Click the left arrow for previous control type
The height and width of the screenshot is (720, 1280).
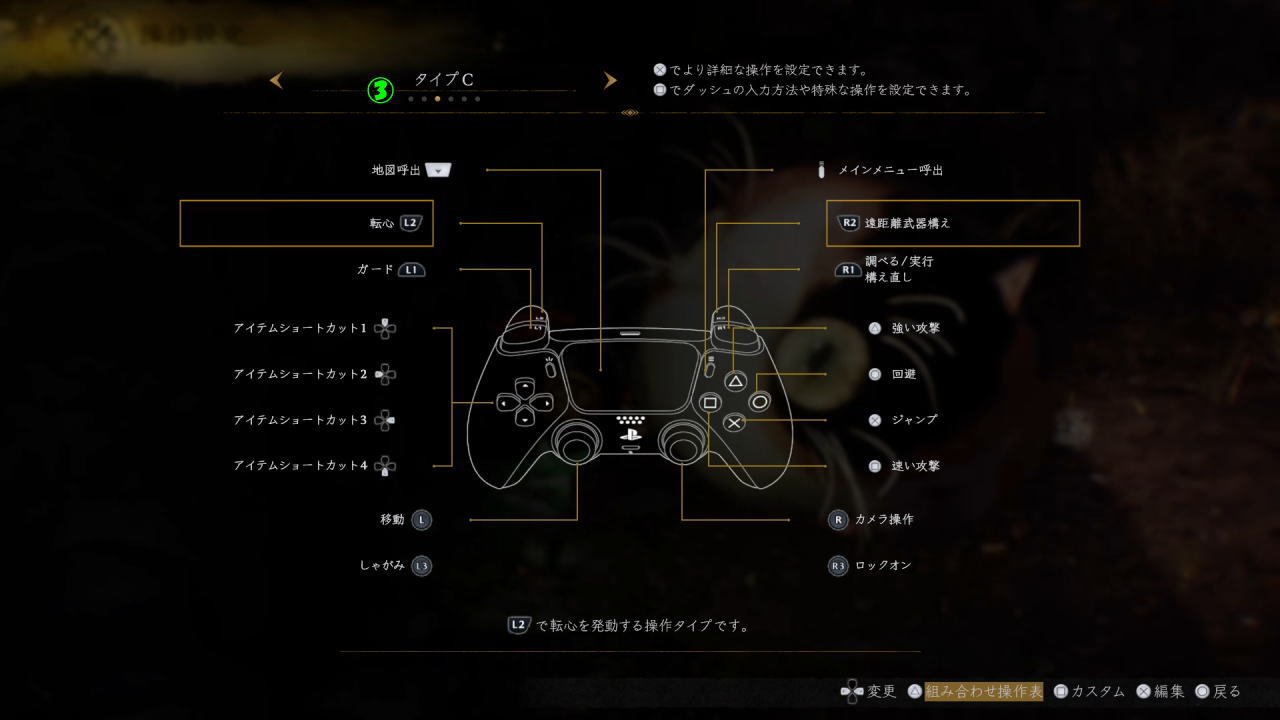277,80
